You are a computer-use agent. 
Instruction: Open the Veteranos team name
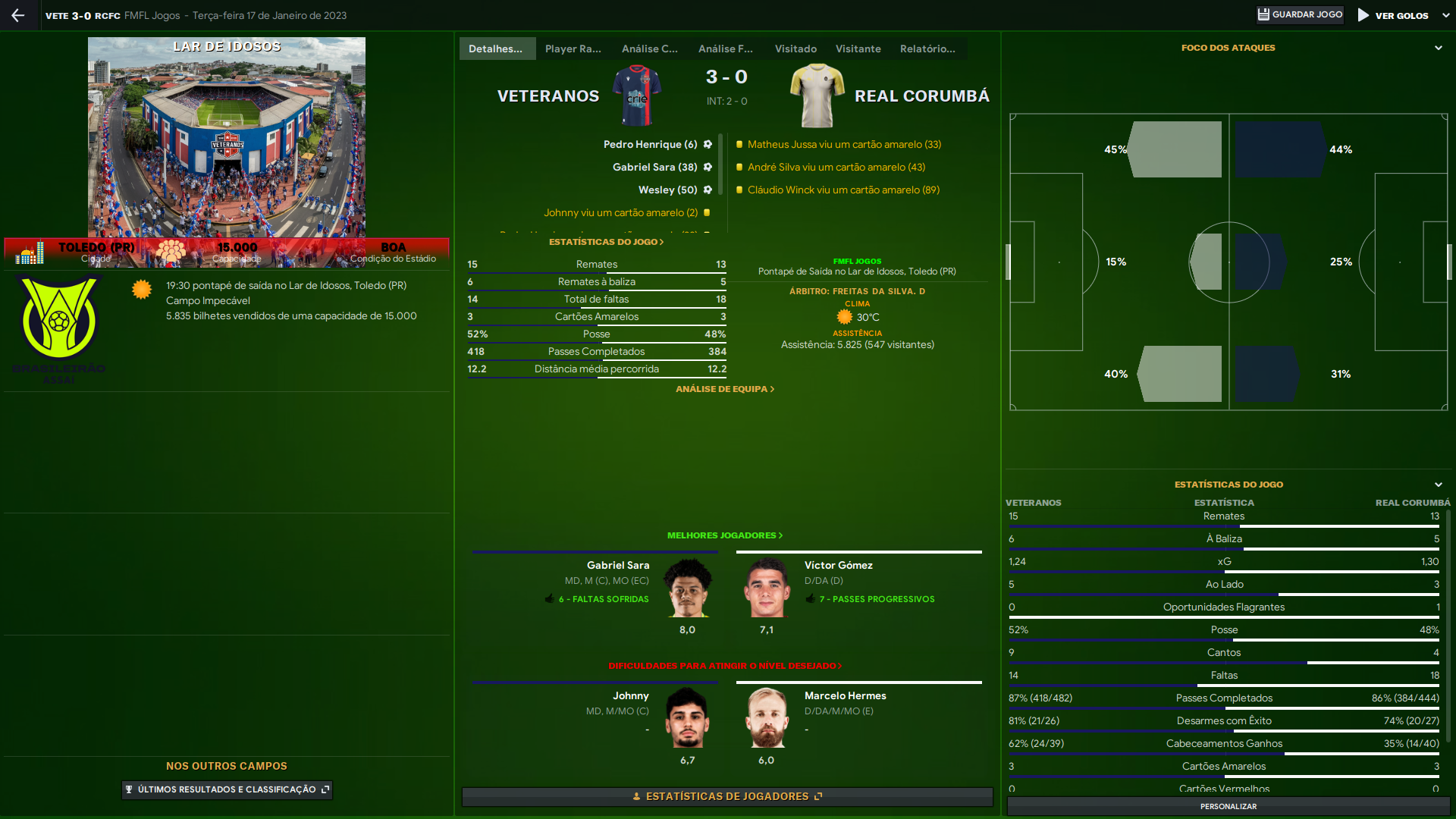(x=548, y=96)
